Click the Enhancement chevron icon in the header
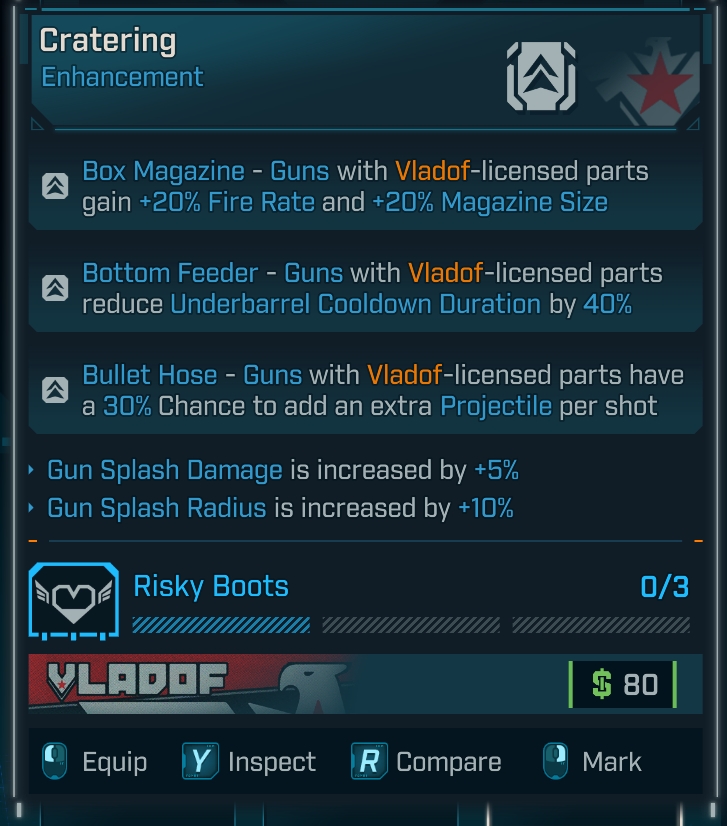Viewport: 727px width, 826px height. pyautogui.click(x=541, y=75)
